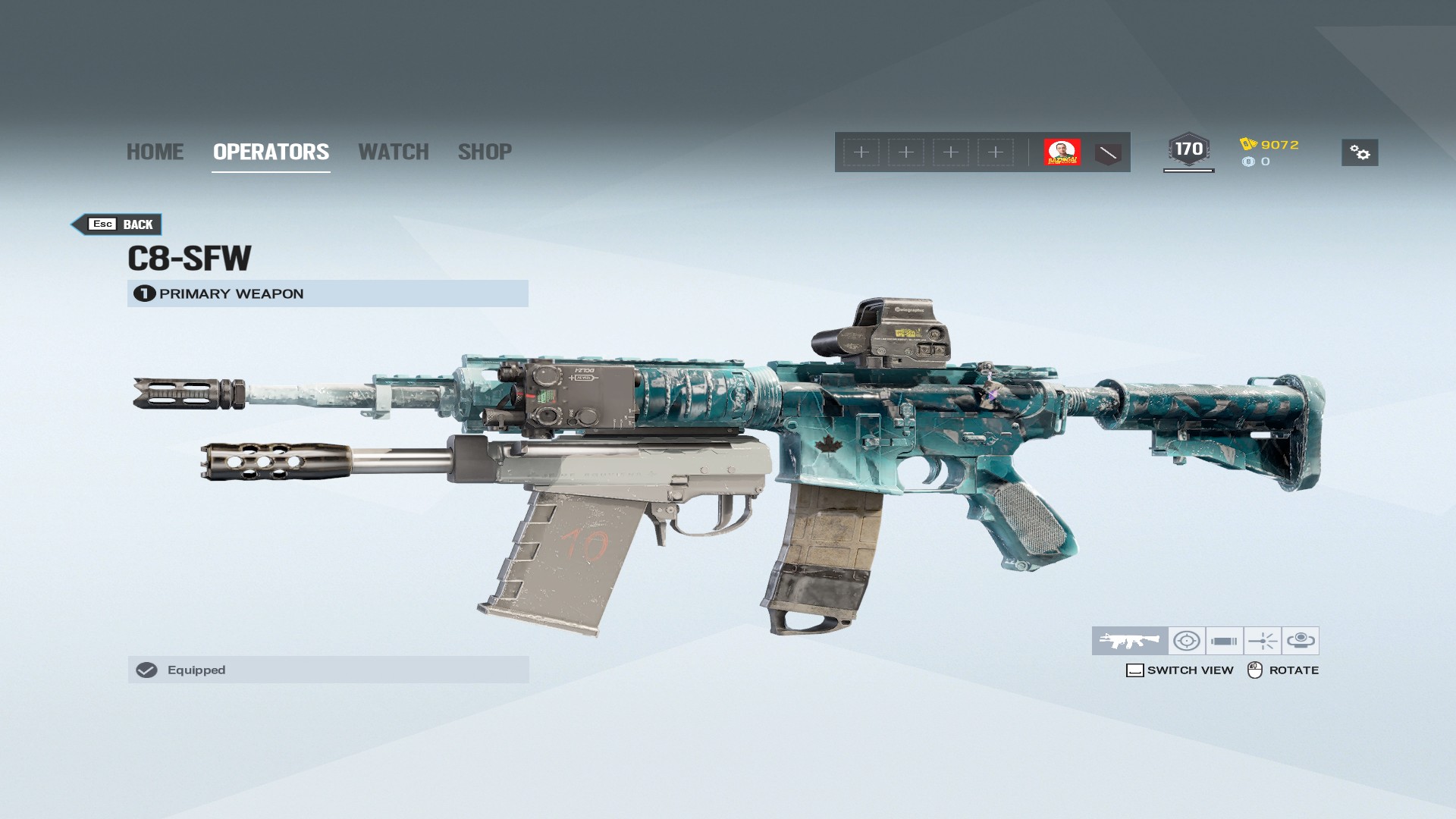Open the sight attachment category
1456x819 pixels.
tap(1188, 641)
